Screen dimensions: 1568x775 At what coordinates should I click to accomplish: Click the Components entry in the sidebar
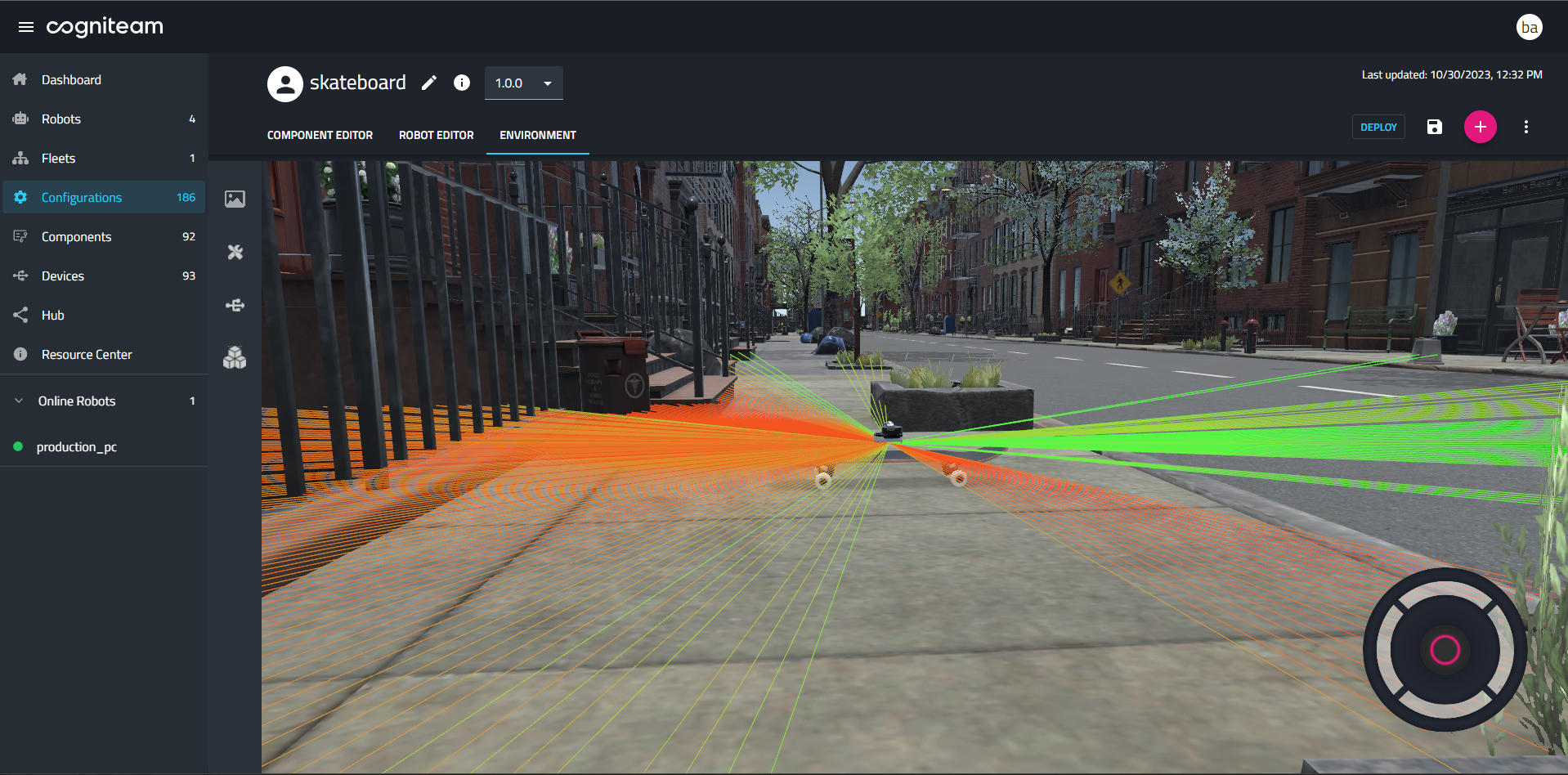click(76, 236)
